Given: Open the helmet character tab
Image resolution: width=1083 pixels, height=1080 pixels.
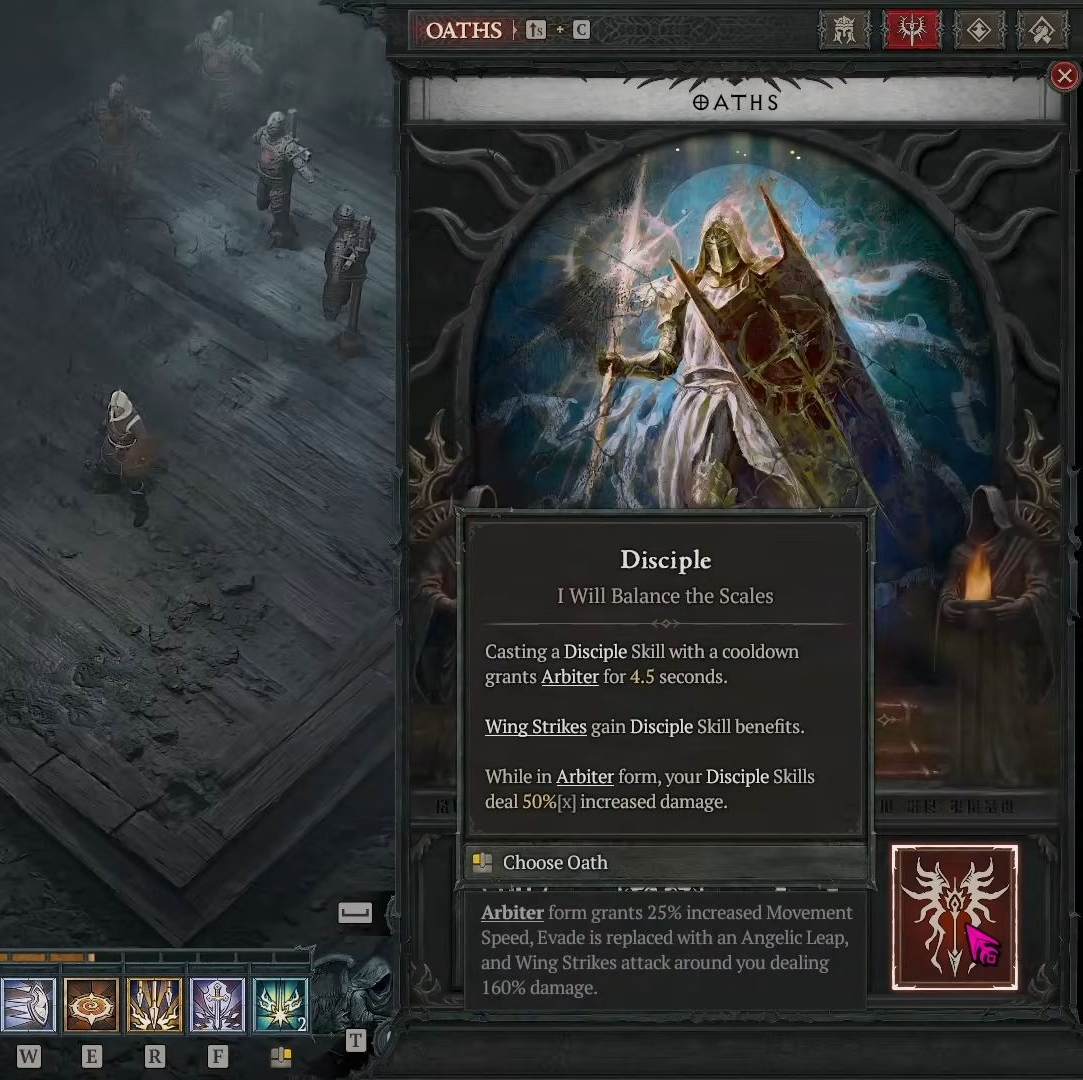Looking at the screenshot, I should point(844,30).
